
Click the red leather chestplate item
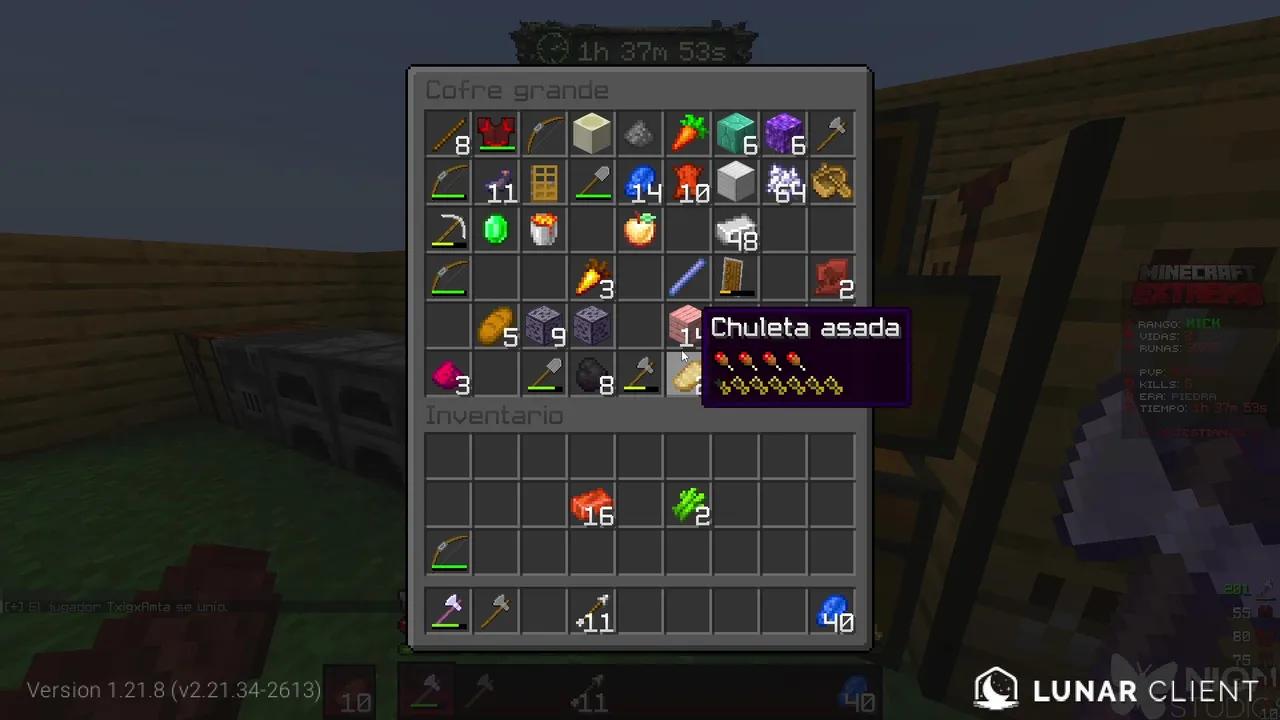pos(497,135)
